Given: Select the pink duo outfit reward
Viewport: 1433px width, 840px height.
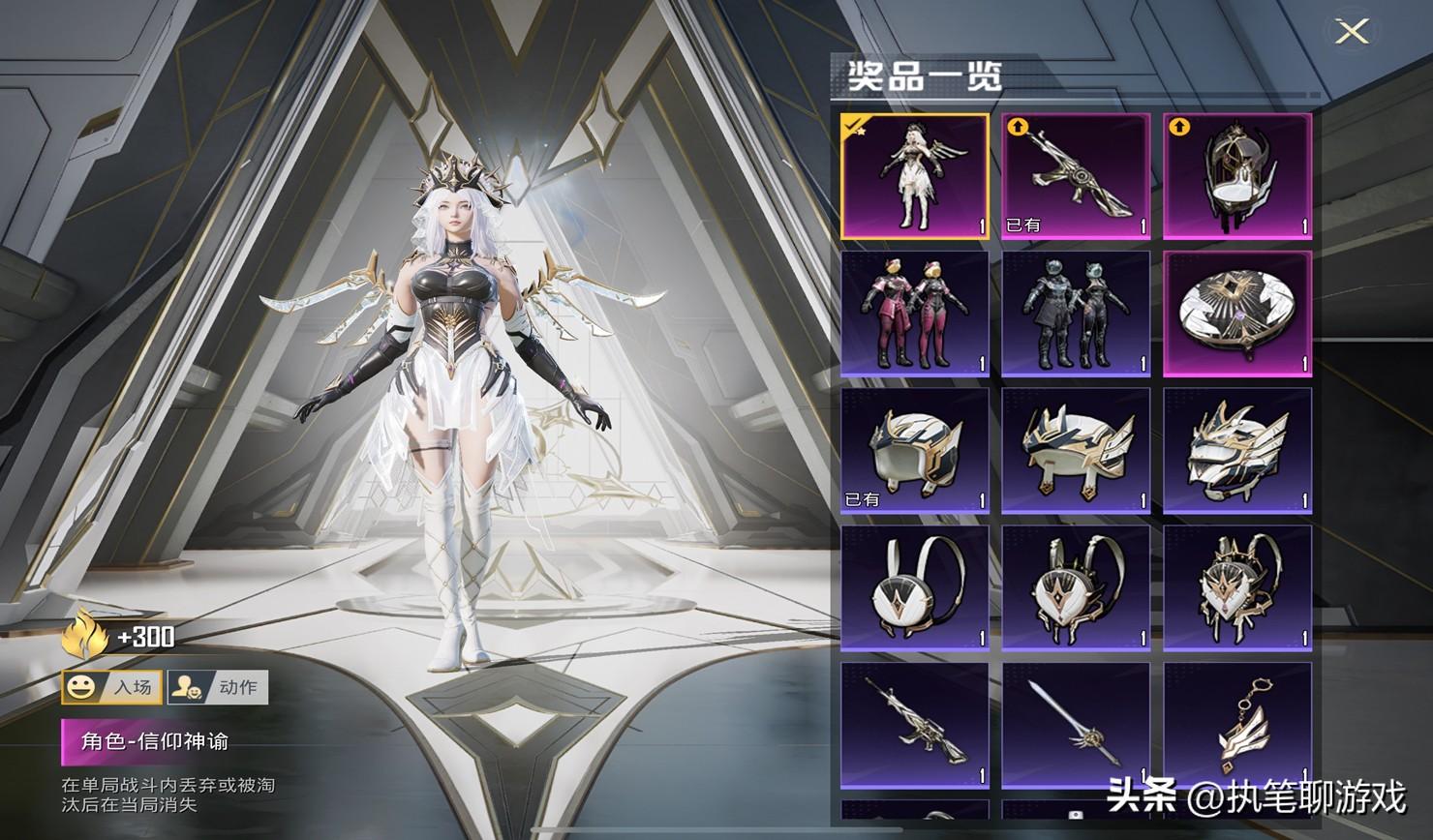Looking at the screenshot, I should pos(914,314).
